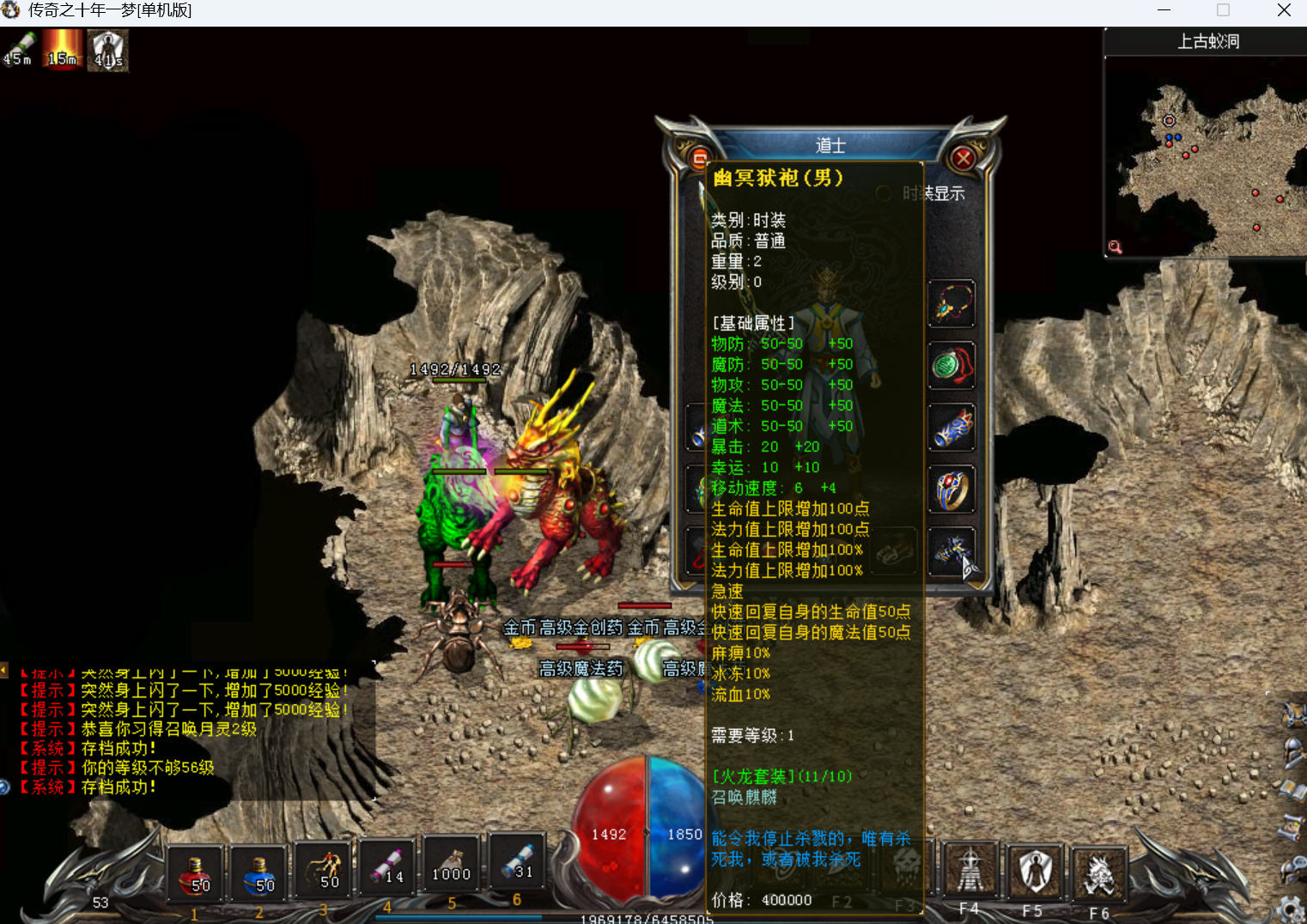Click the 45m buff icon
Image resolution: width=1307 pixels, height=924 pixels.
tap(20, 50)
